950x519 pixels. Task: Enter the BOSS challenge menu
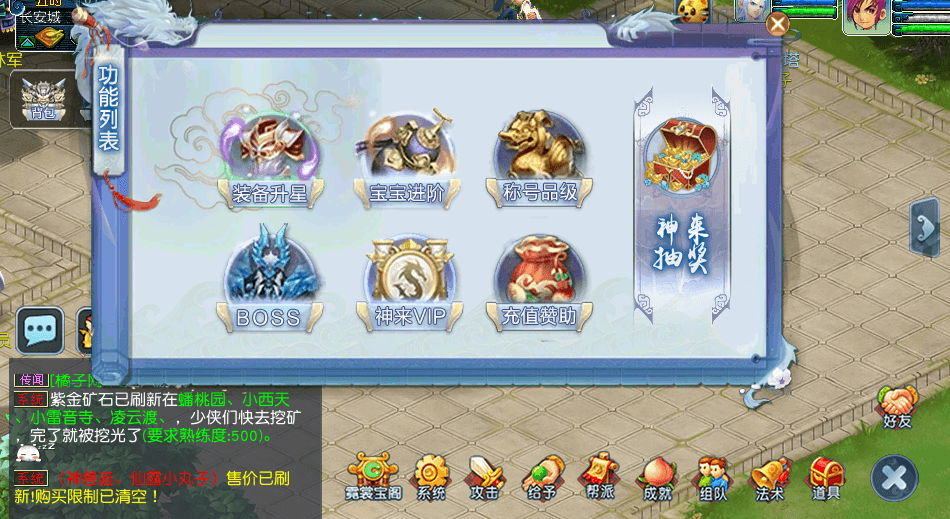click(270, 285)
